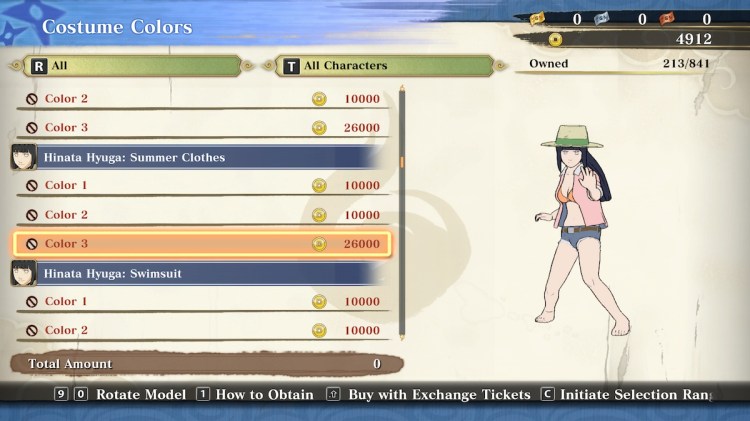Choose Color 1 under Summer Clothes
750x421 pixels.
click(201, 186)
